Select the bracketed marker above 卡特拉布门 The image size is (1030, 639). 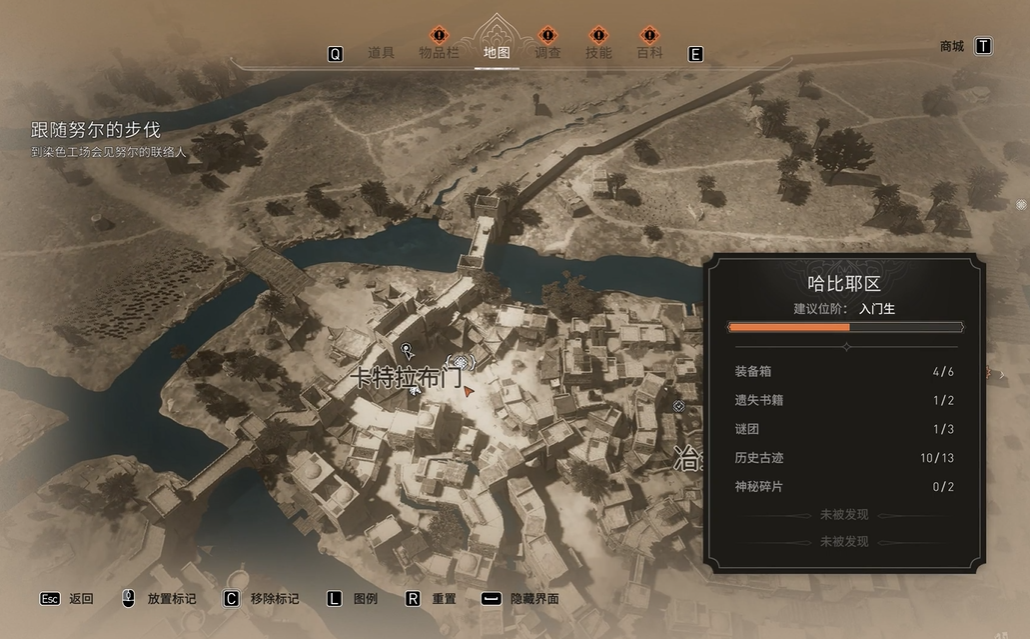pos(459,361)
